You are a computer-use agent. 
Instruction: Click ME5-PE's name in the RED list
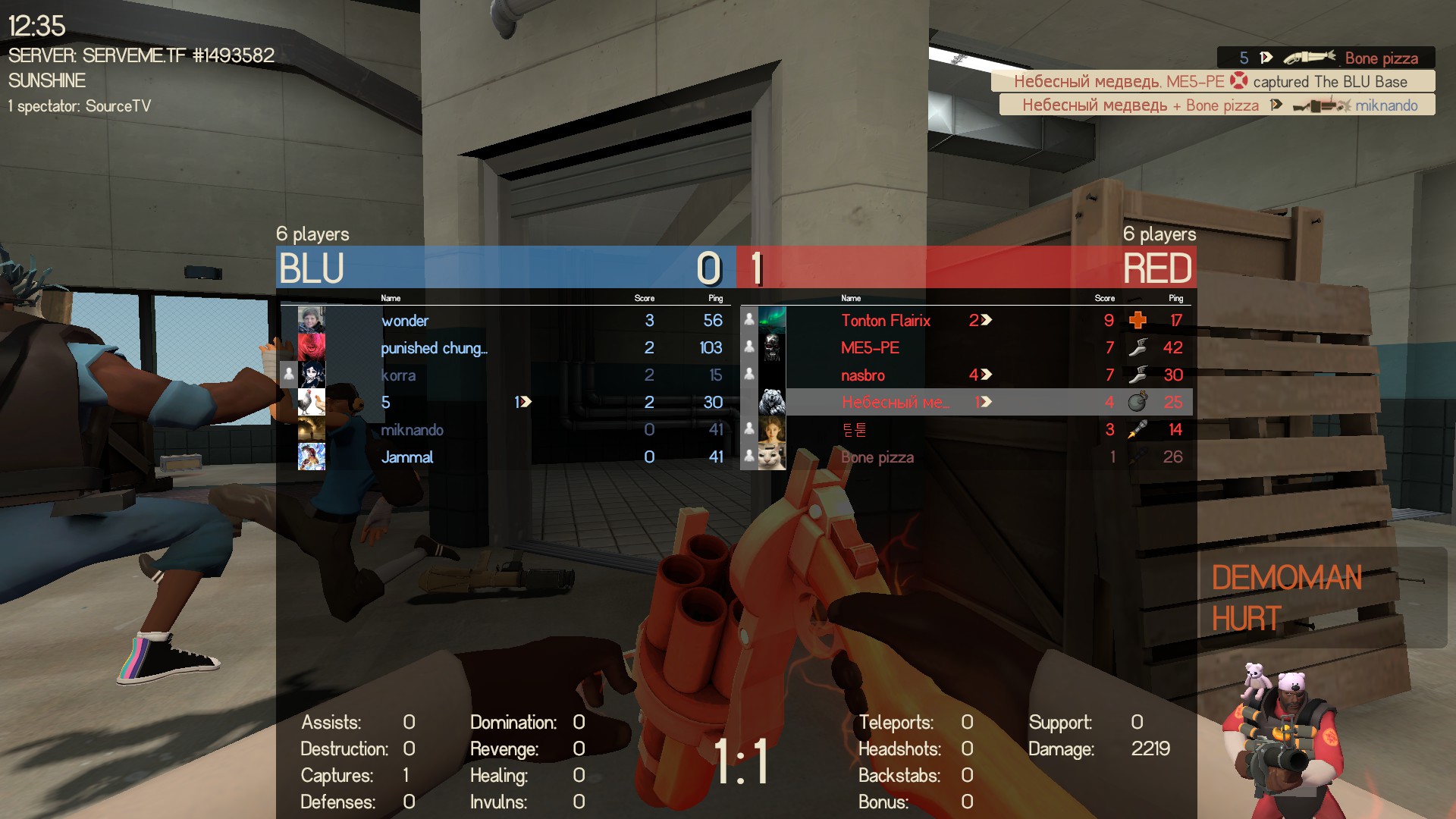tap(870, 348)
